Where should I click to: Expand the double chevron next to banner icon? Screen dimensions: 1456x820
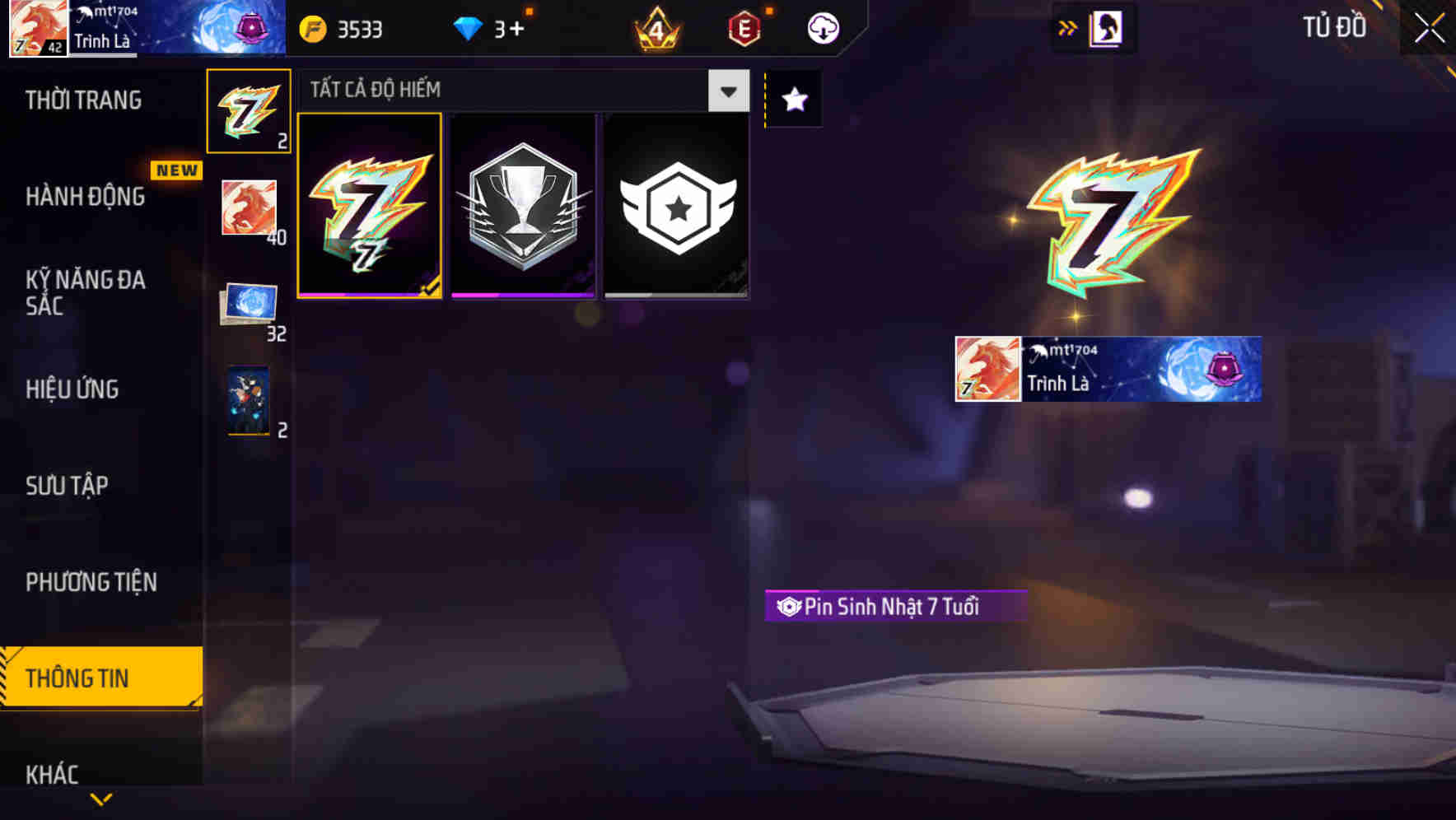[x=1068, y=27]
